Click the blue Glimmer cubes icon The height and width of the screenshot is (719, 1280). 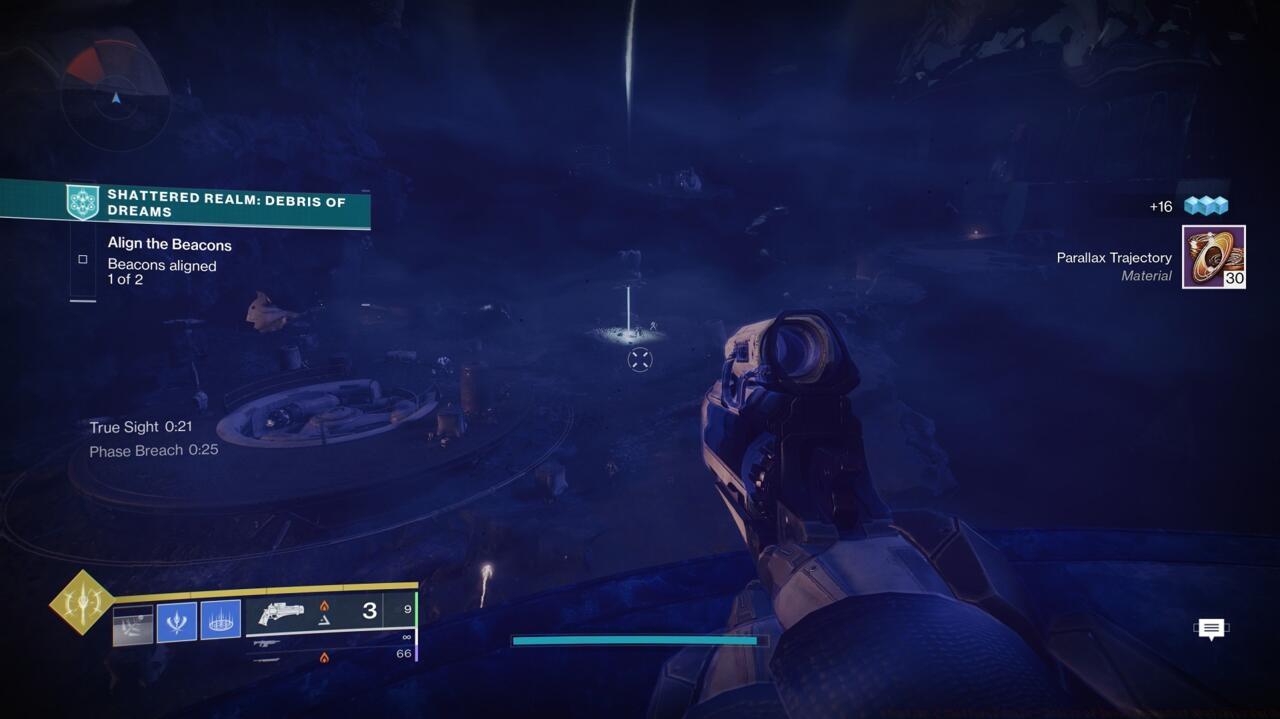1205,205
